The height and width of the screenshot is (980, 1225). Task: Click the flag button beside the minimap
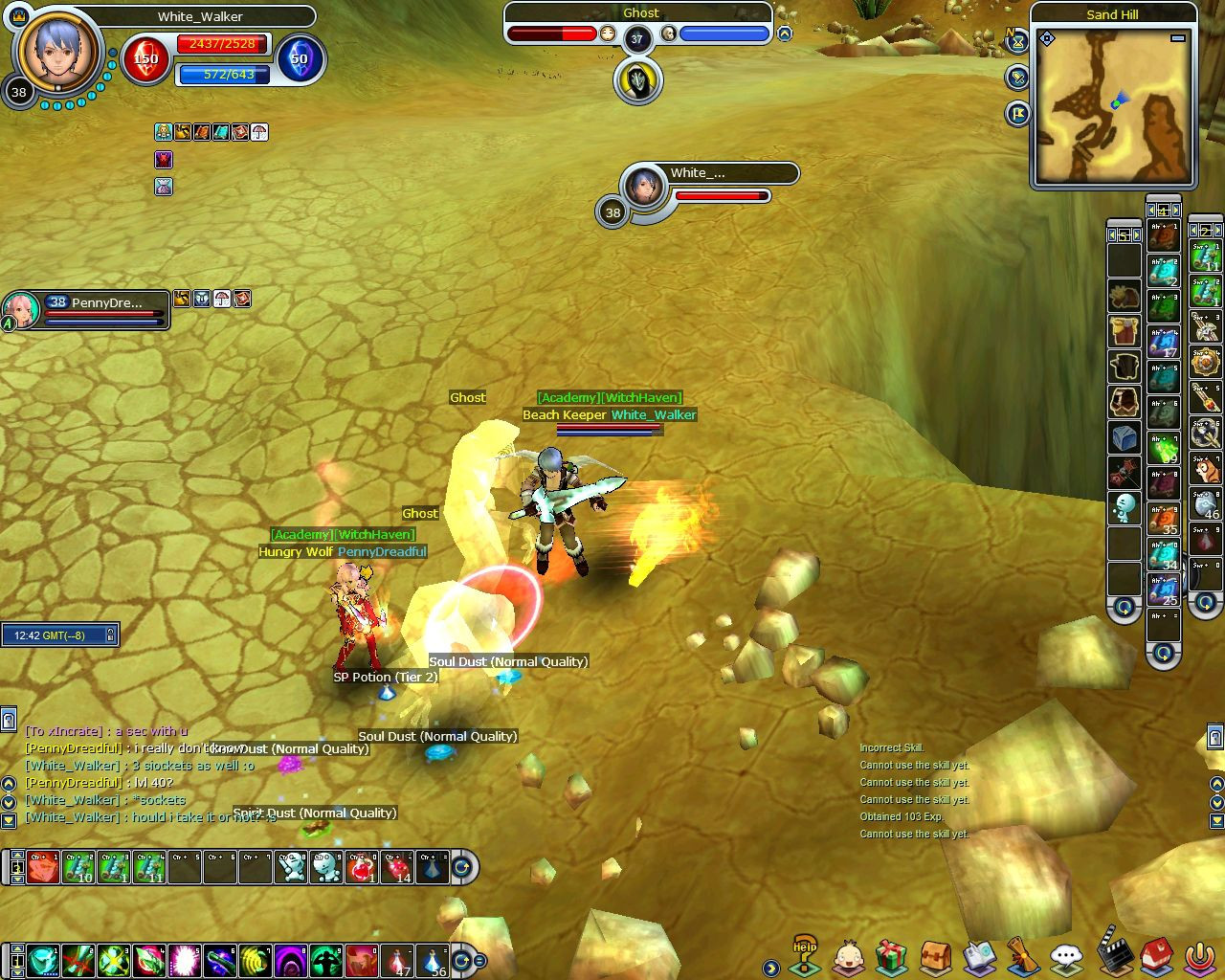click(1017, 114)
